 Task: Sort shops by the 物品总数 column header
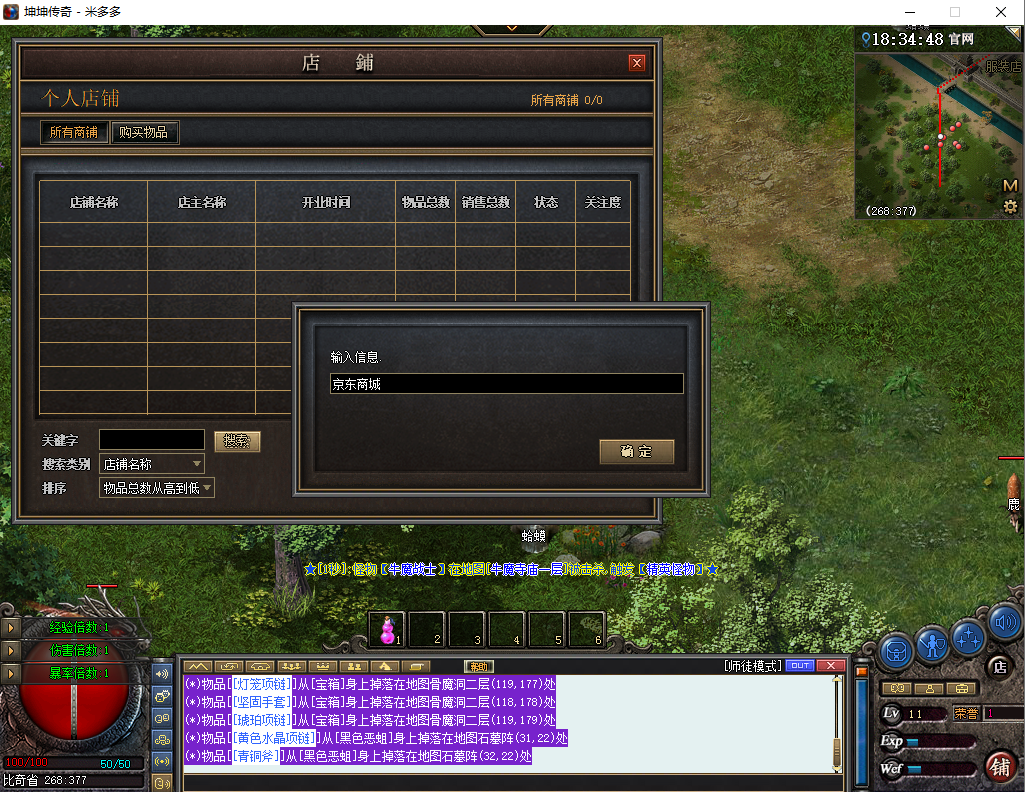click(425, 202)
